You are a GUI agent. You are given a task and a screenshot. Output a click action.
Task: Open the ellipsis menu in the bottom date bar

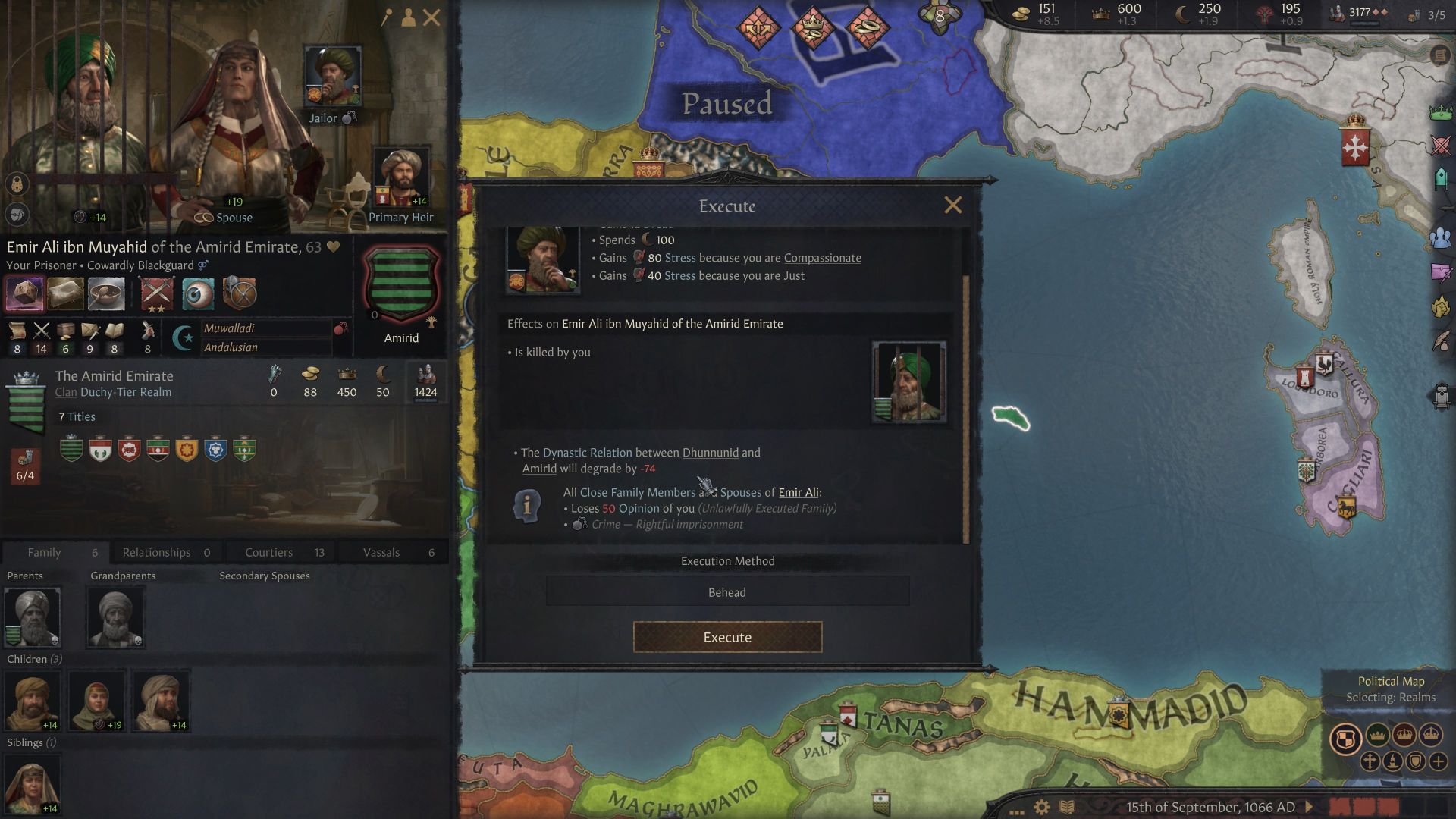(x=1016, y=812)
